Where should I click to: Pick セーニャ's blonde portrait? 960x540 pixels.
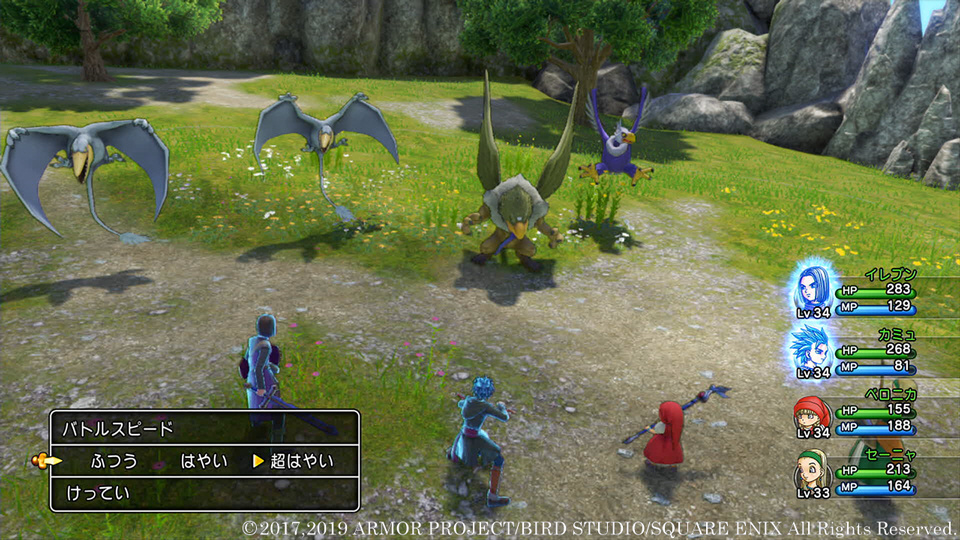813,468
